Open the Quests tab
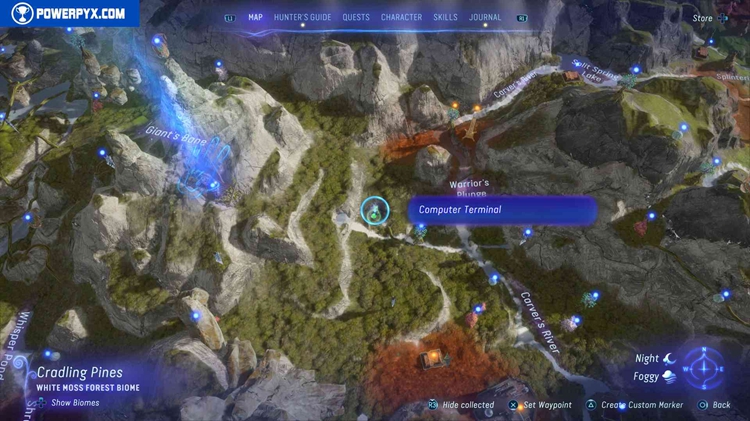This screenshot has width=750, height=421. (x=356, y=17)
